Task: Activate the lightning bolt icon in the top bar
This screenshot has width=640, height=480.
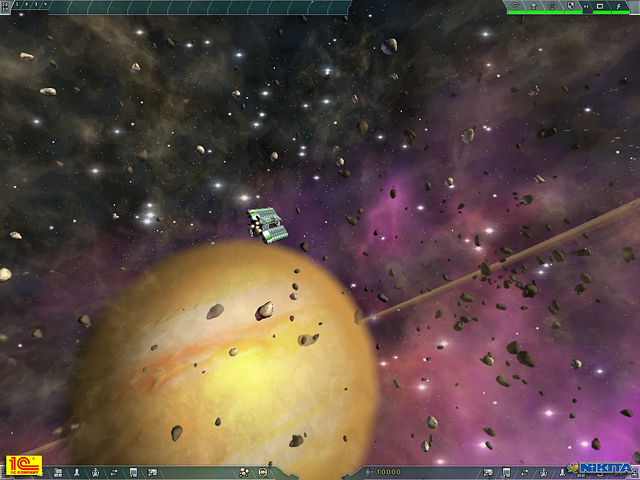Action: (x=616, y=6)
